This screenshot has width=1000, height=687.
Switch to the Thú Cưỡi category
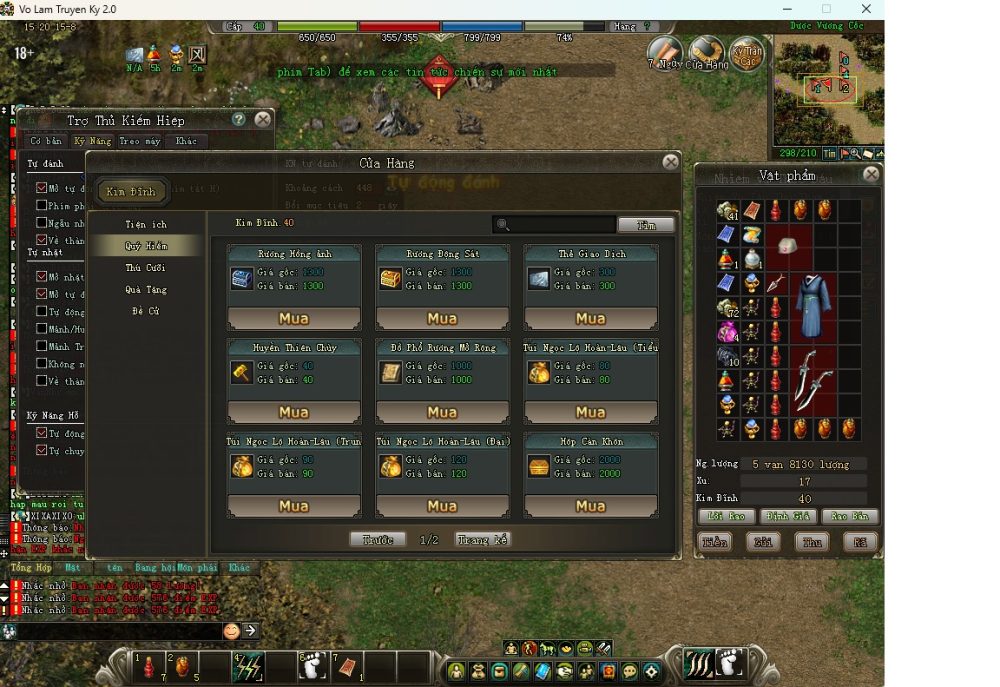point(146,268)
